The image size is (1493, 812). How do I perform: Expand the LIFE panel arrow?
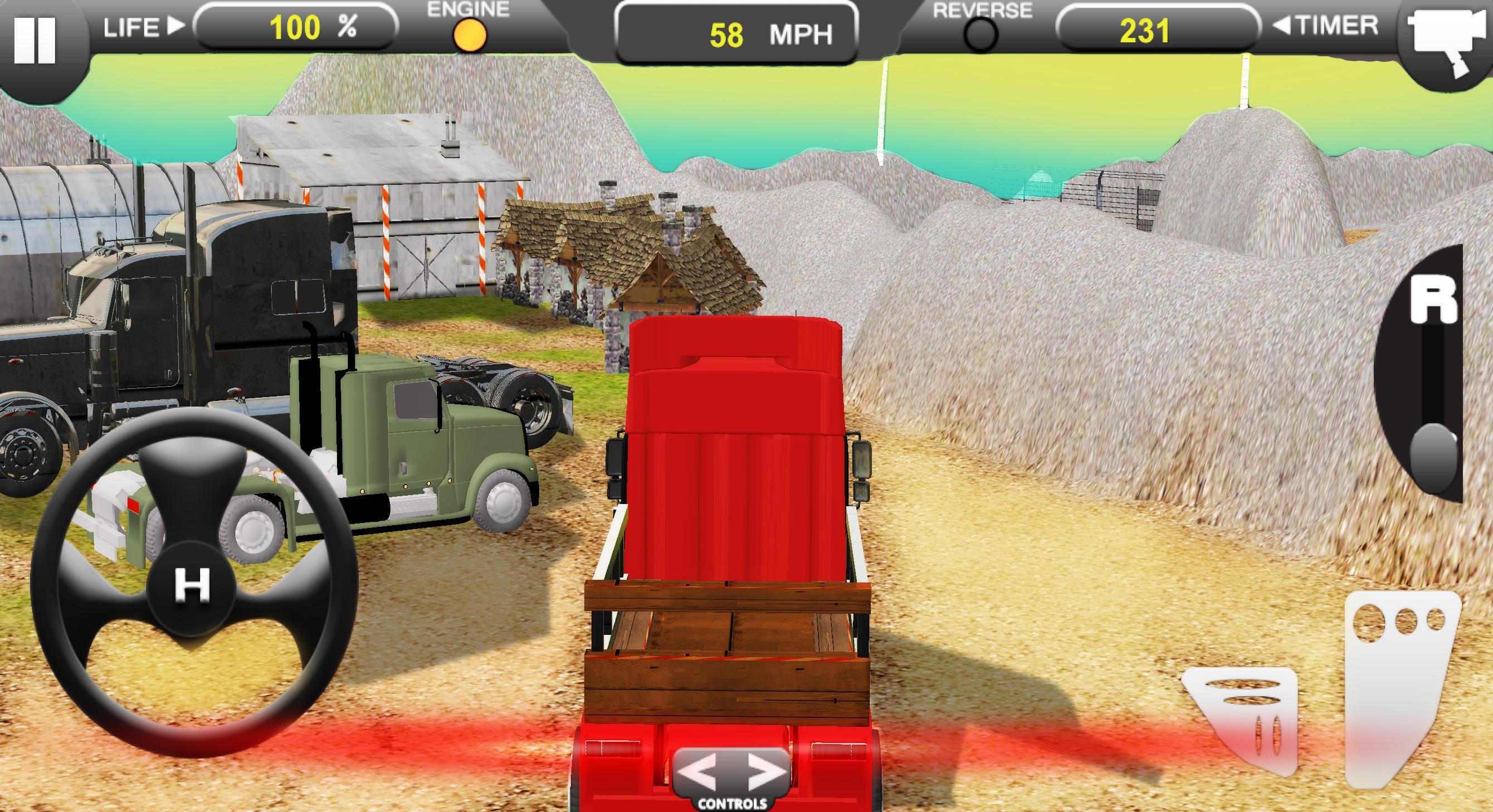(x=174, y=26)
